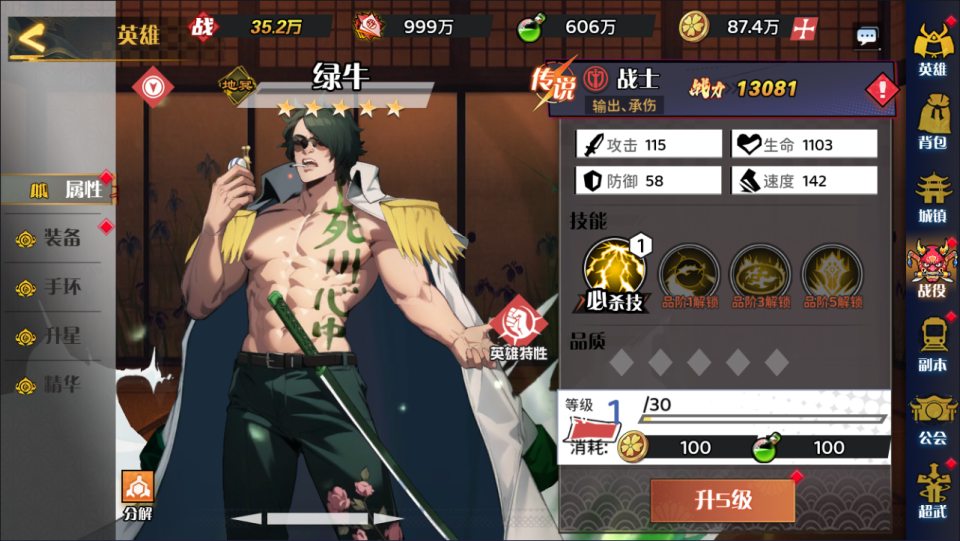The width and height of the screenshot is (960, 541).
Task: Click the red exclamation info icon
Action: 881,90
